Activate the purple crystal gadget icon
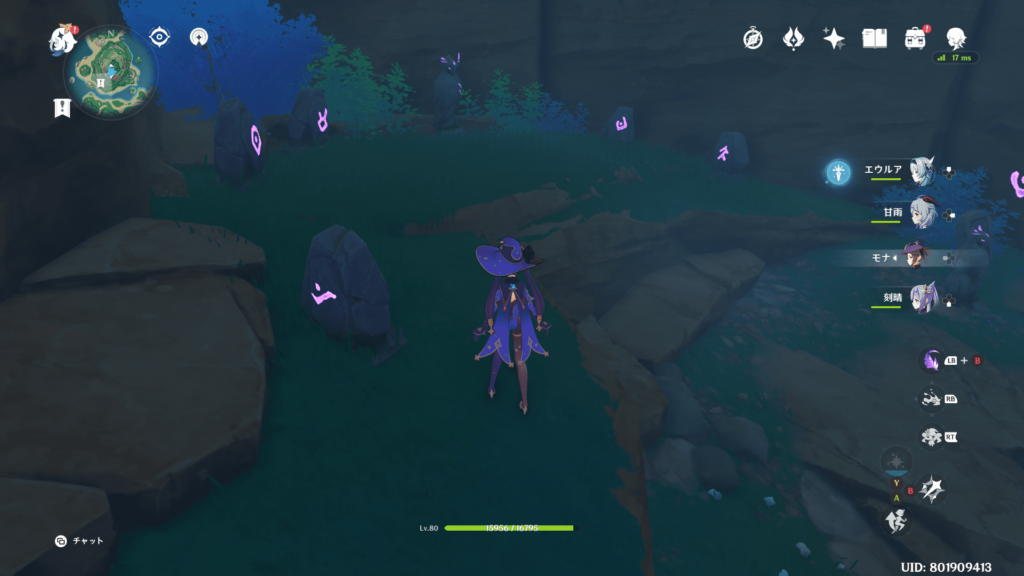The width and height of the screenshot is (1024, 576). [932, 361]
